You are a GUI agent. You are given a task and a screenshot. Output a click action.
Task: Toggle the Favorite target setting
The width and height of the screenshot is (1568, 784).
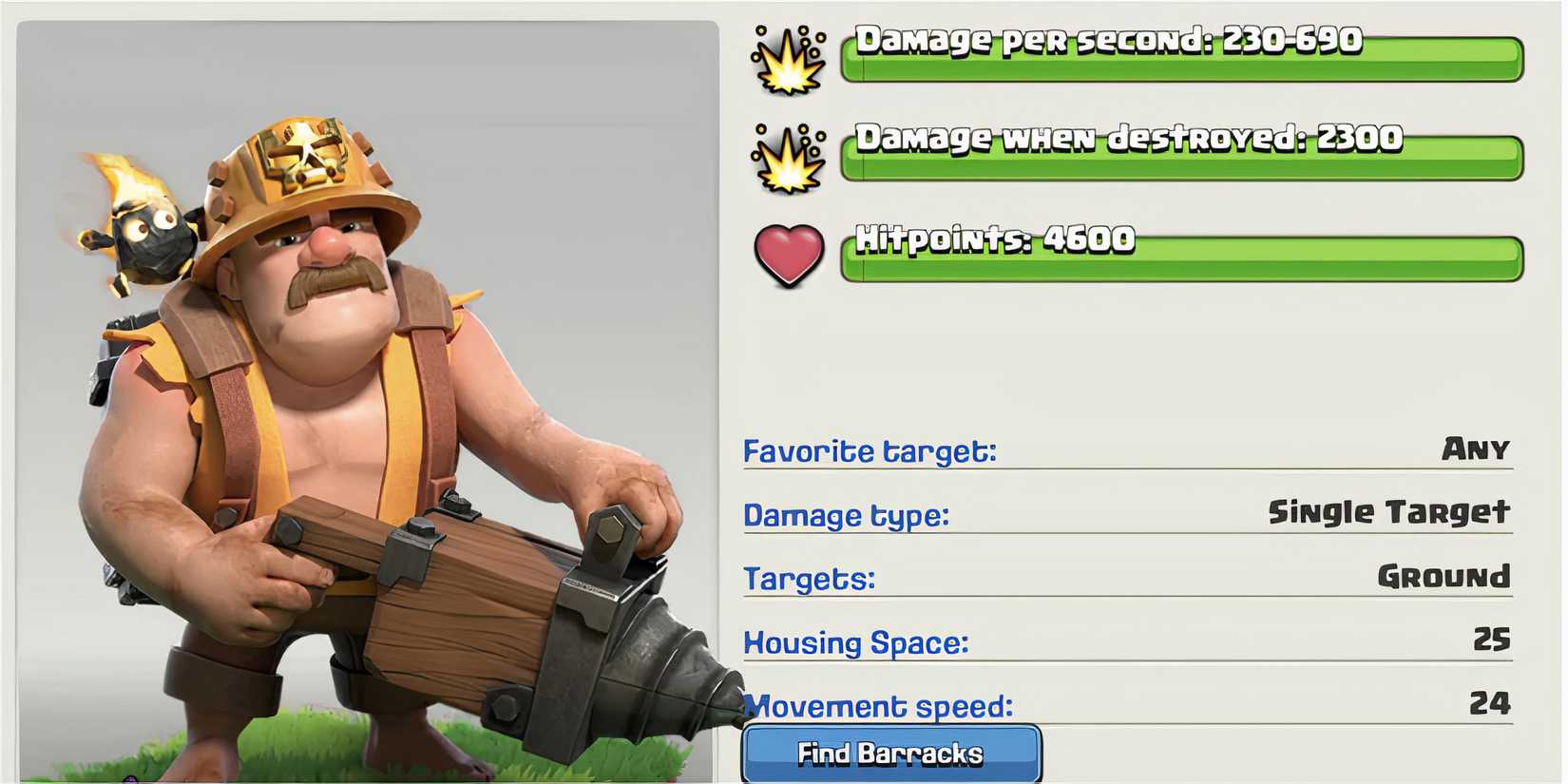870,451
